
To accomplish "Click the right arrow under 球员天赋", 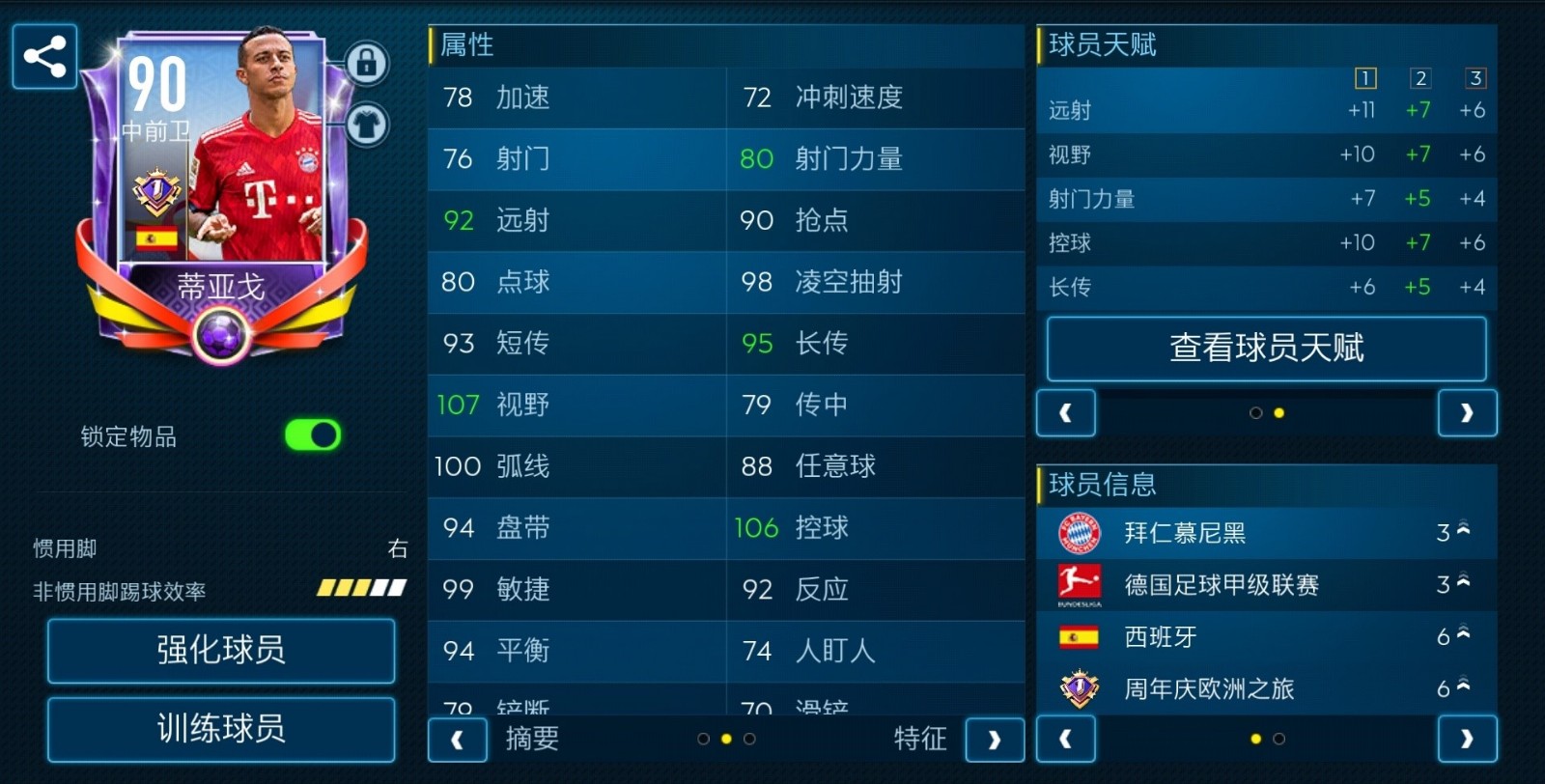I will [x=1468, y=413].
